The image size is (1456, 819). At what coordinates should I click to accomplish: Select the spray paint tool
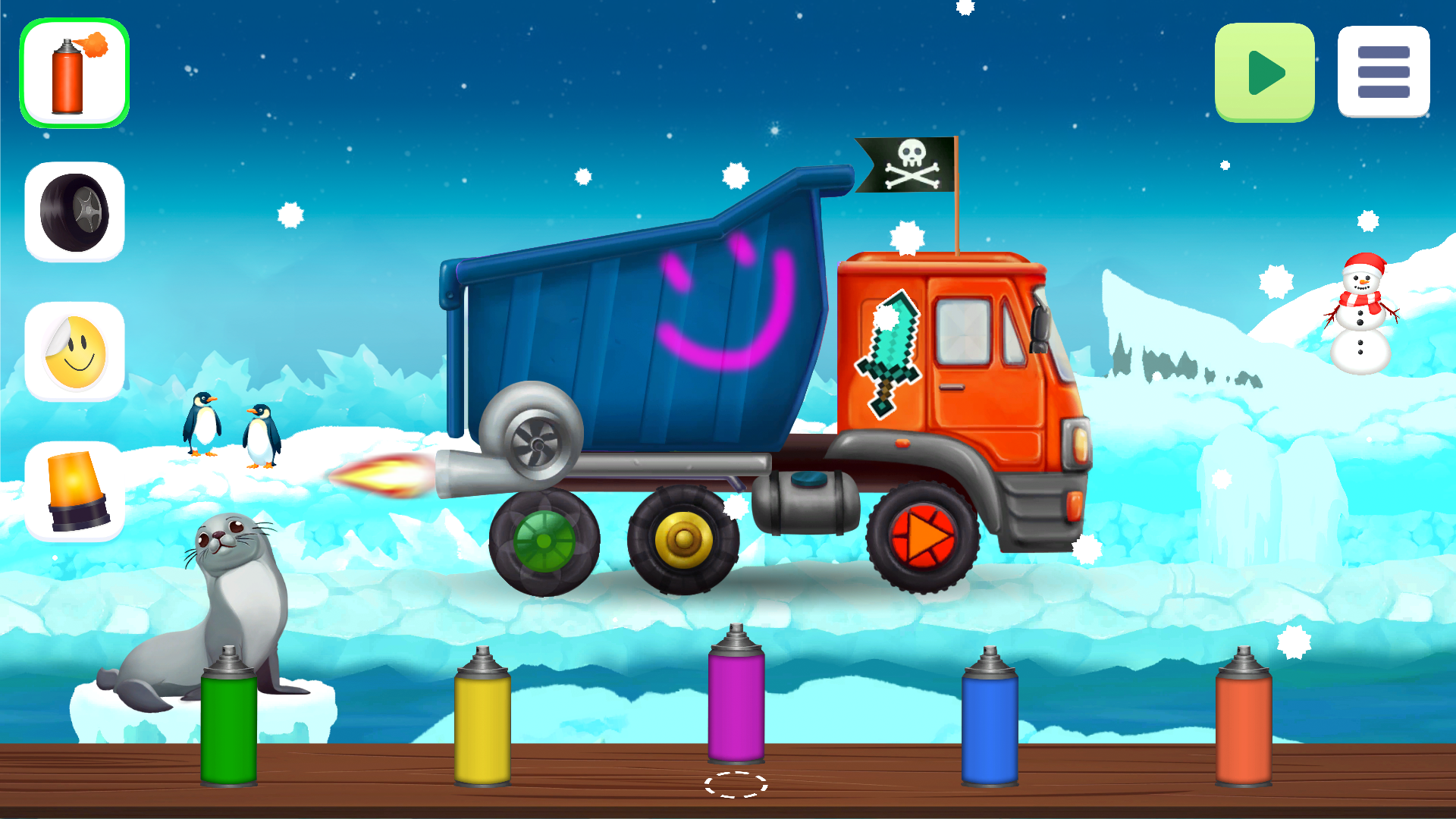74,72
